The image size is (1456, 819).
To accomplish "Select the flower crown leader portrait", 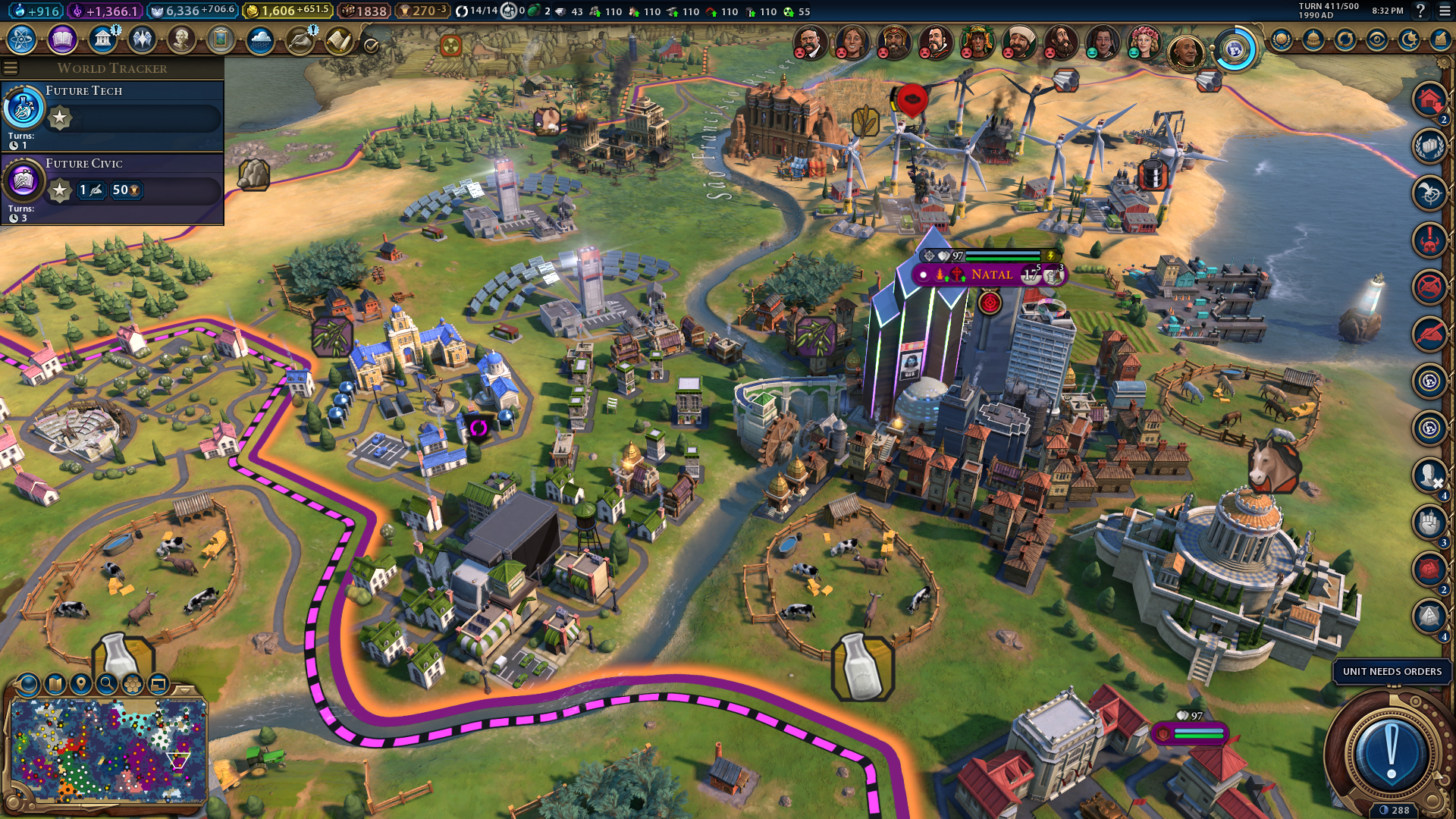I will click(1144, 42).
